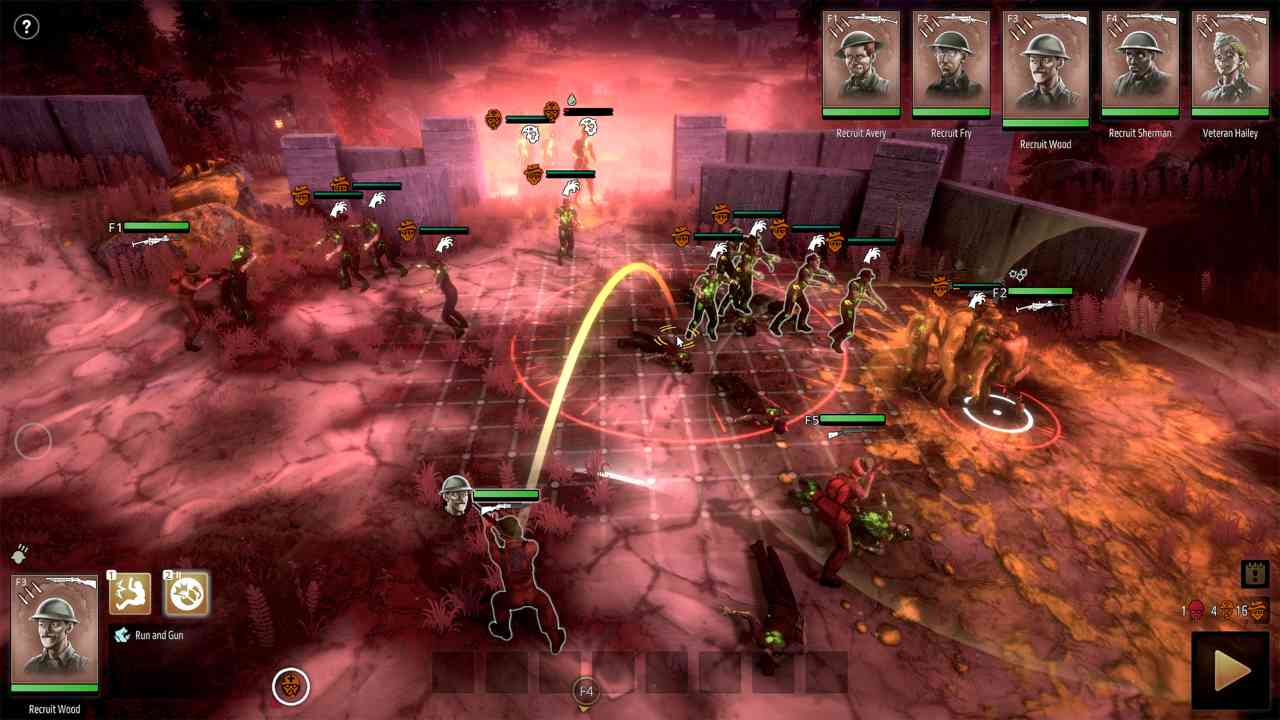Click the large Recruit Wood portrait card
1280x720 pixels.
(x=55, y=634)
